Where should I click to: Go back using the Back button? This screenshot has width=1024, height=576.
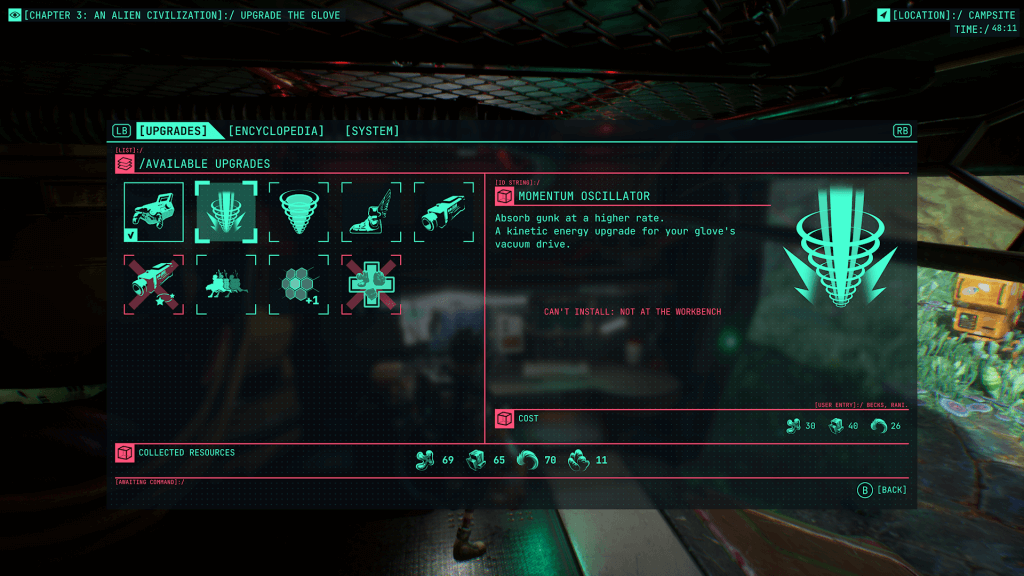pos(883,490)
